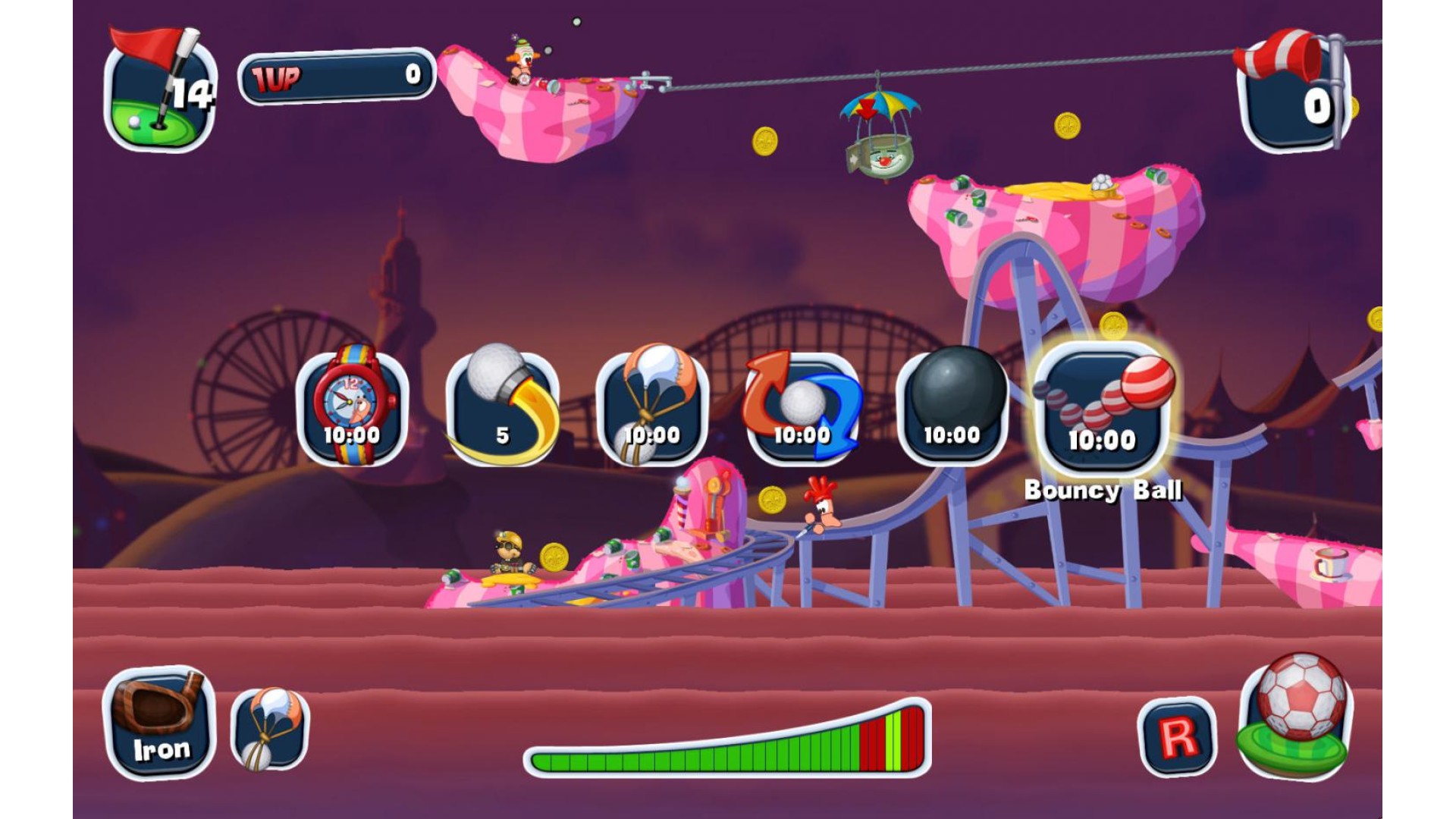Pick the parachute ball utility
The width and height of the screenshot is (1456, 819).
pyautogui.click(x=652, y=407)
